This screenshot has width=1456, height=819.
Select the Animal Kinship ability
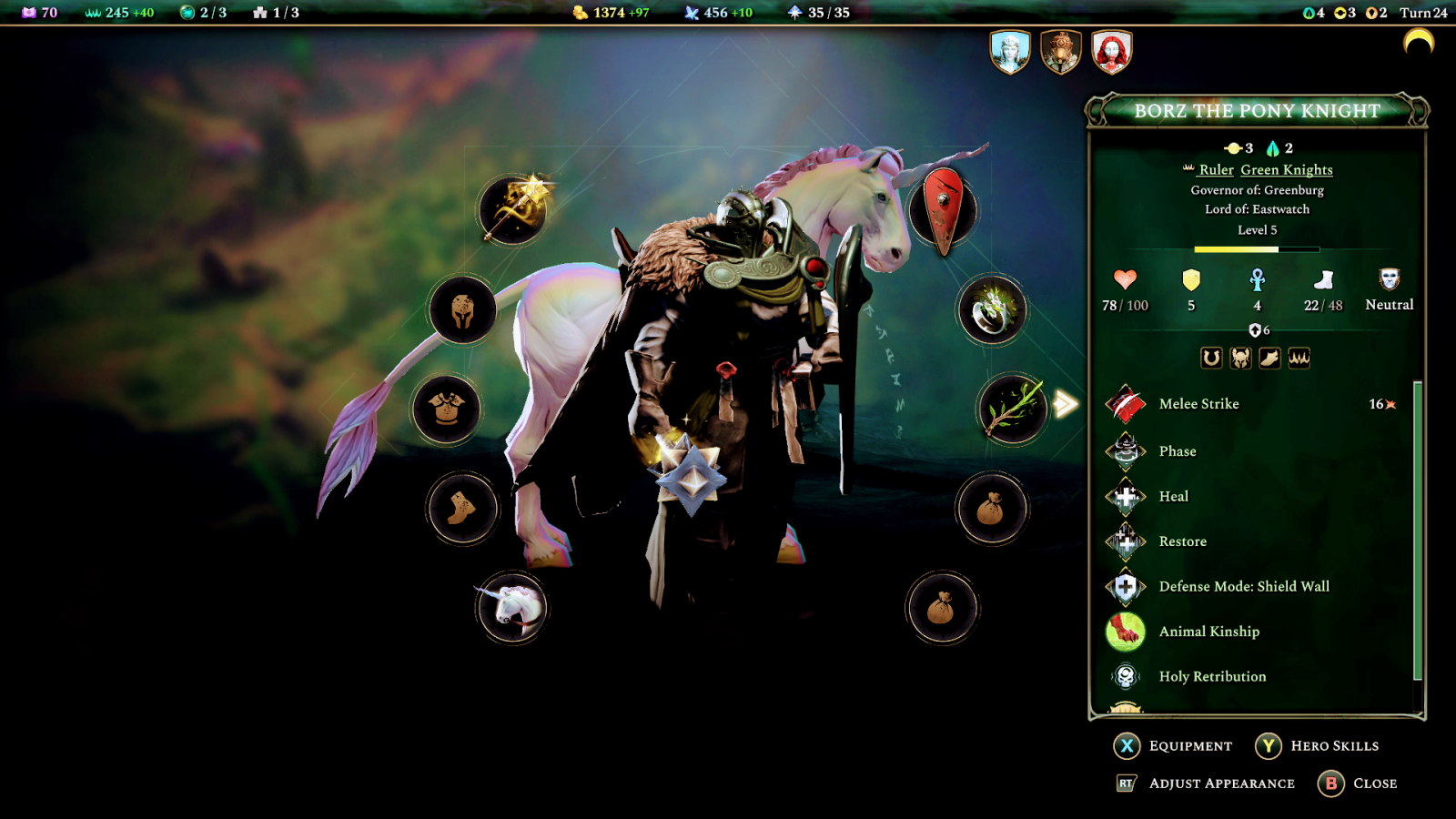click(x=1208, y=632)
